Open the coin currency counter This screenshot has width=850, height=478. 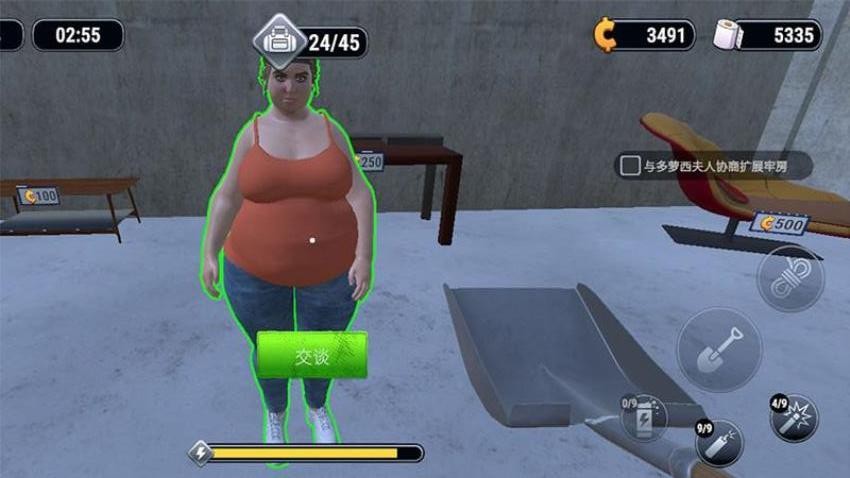click(x=644, y=36)
